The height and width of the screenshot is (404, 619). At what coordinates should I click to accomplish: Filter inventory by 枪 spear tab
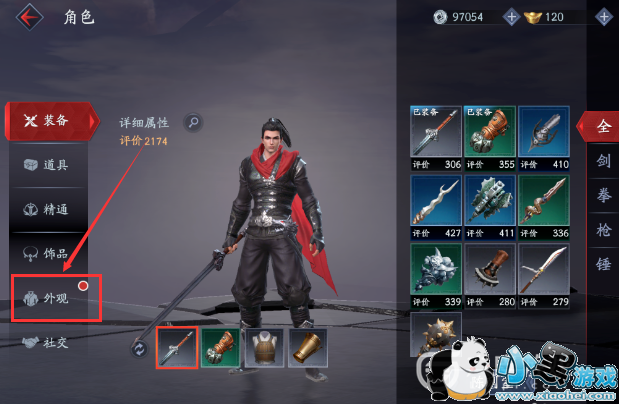point(603,229)
